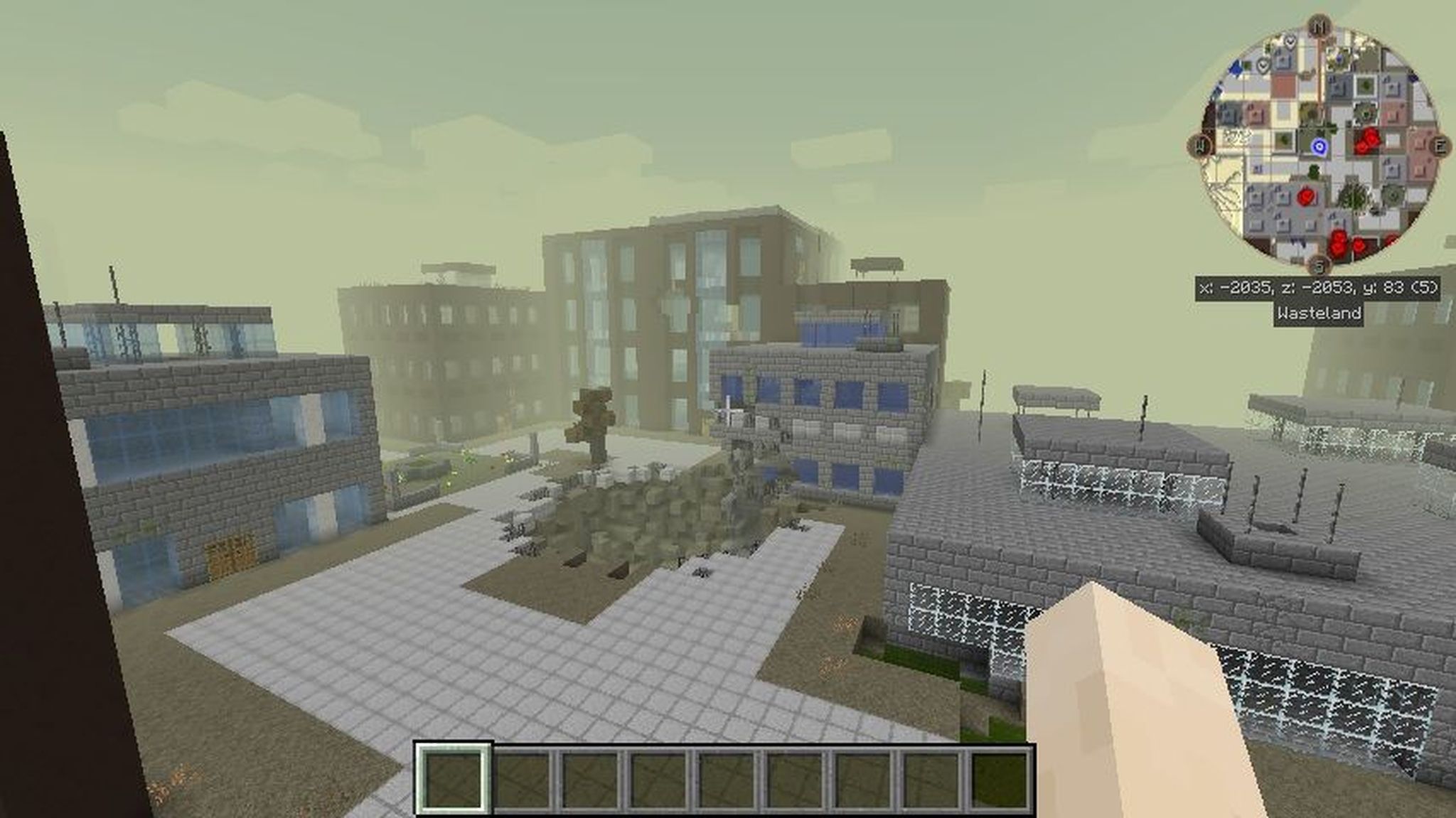
Task: Click the coordinates readout showing x: -2035
Action: click(x=1319, y=287)
